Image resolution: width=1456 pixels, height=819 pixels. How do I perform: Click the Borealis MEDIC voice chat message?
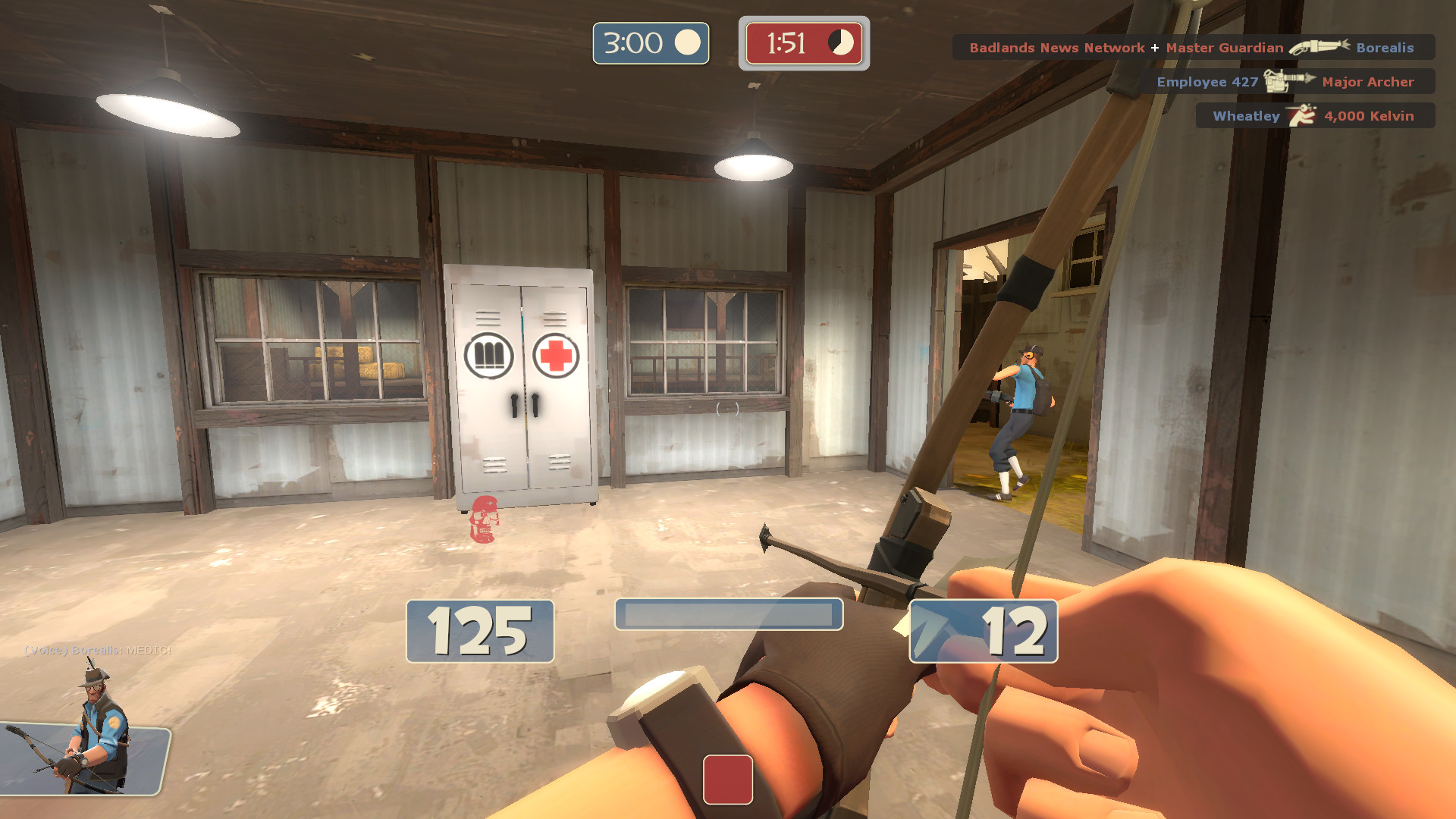[x=97, y=651]
